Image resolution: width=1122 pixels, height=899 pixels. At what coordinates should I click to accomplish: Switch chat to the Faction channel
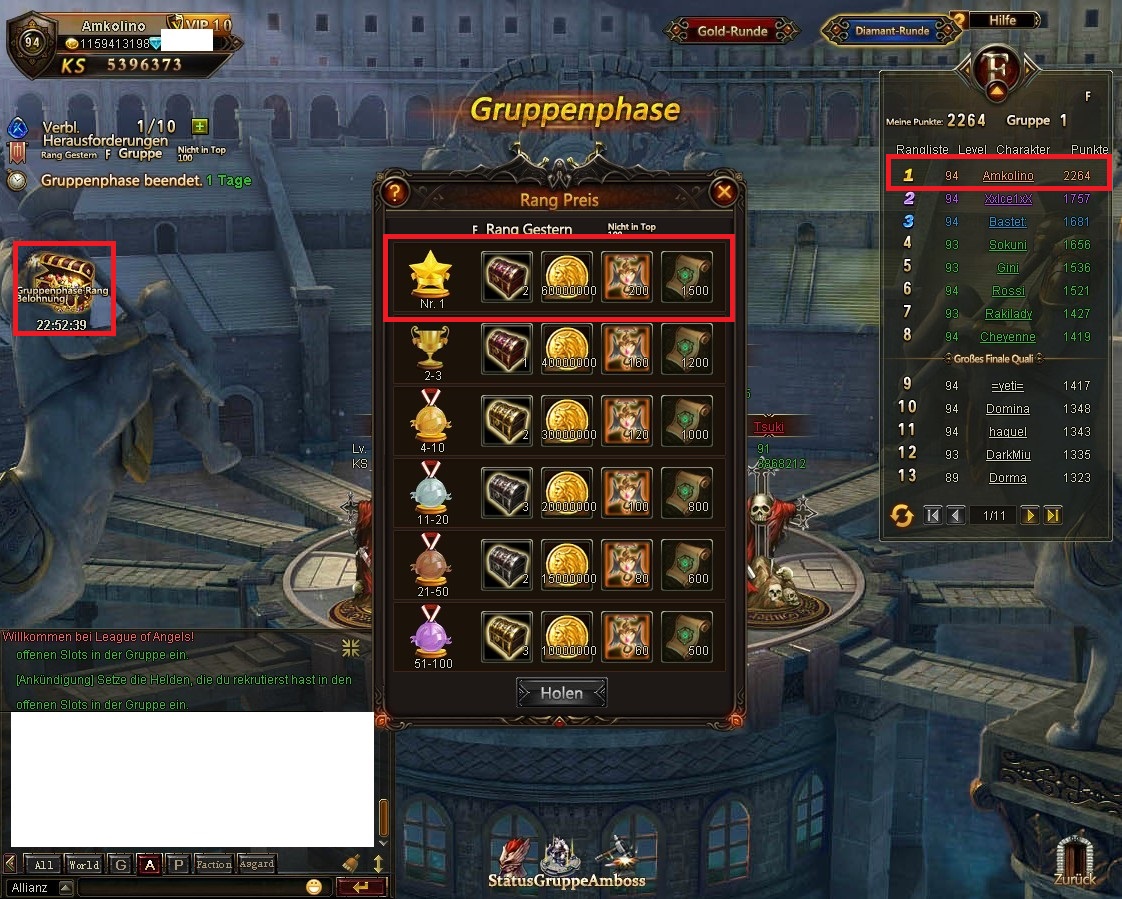[x=213, y=864]
